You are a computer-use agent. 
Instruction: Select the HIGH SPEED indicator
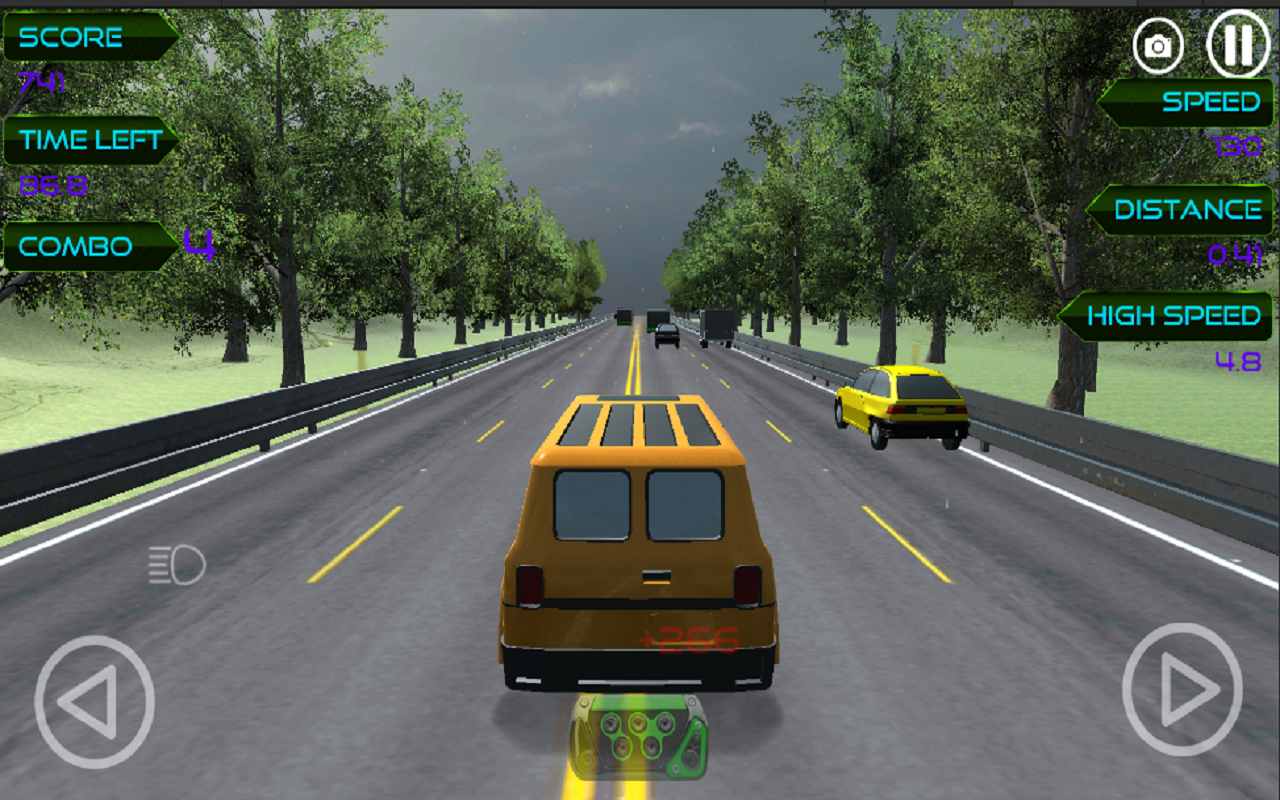click(x=1175, y=315)
